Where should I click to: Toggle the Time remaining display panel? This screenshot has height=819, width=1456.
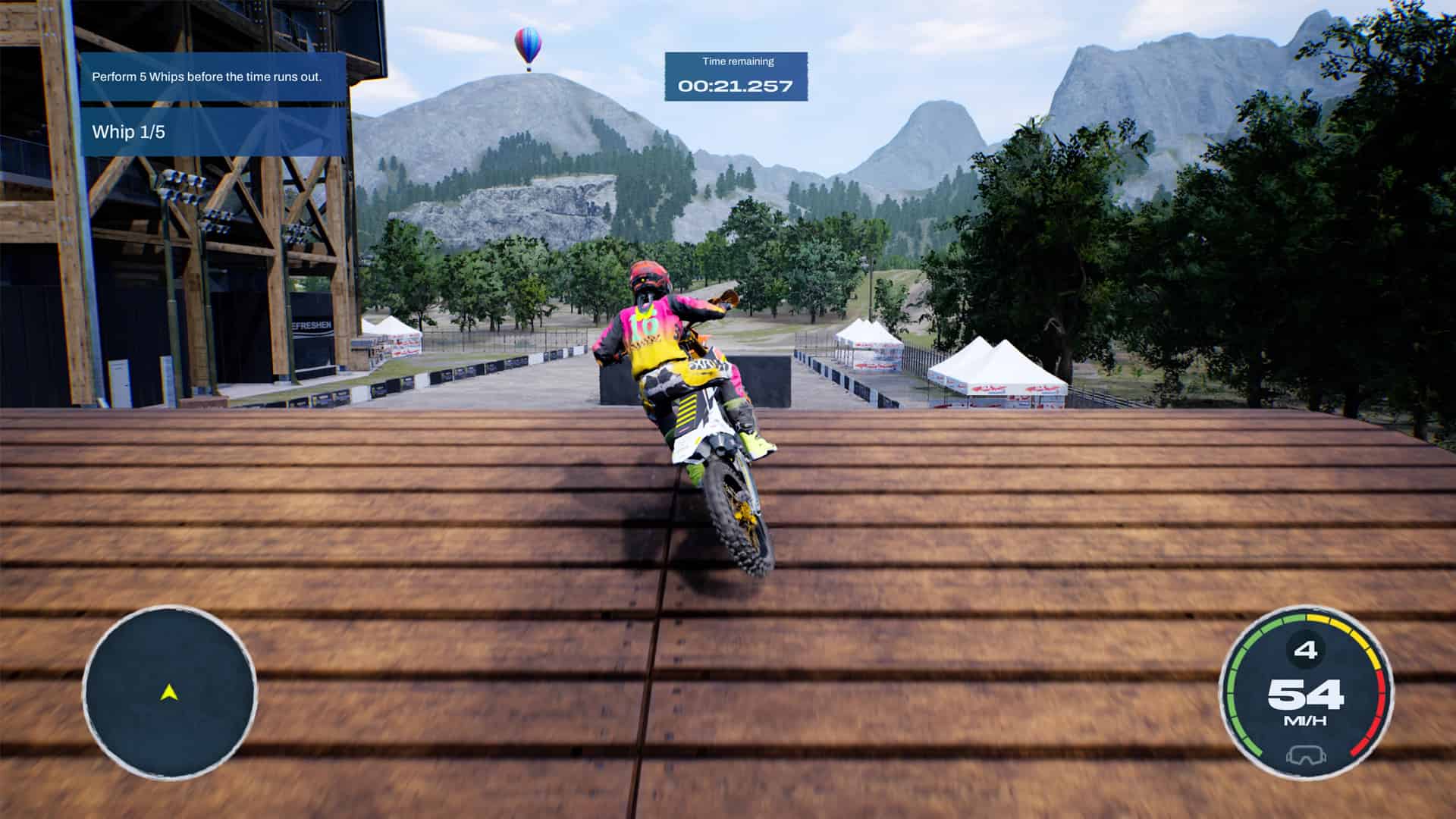[735, 74]
